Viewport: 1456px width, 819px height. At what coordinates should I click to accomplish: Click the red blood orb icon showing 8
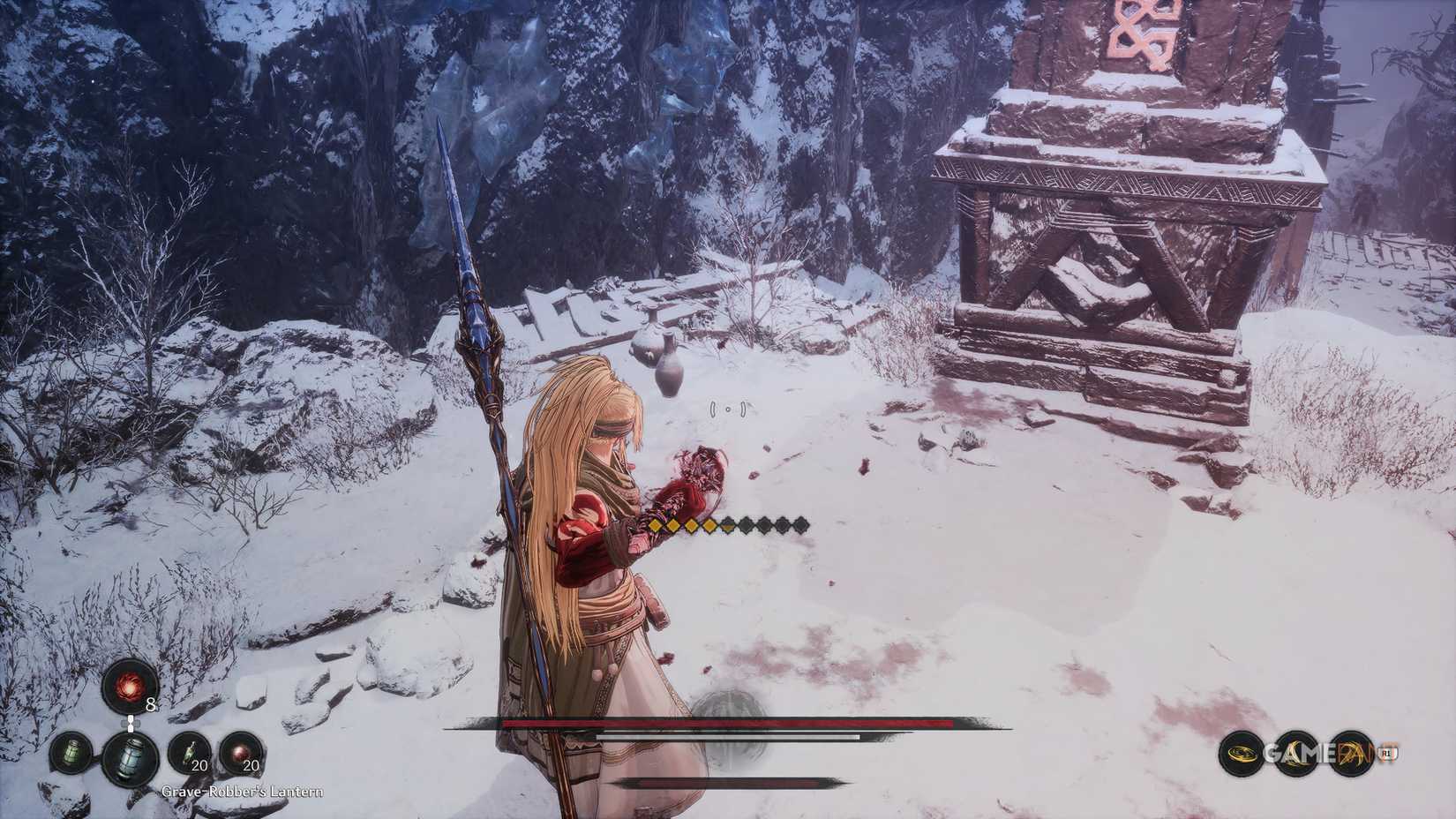[x=126, y=688]
